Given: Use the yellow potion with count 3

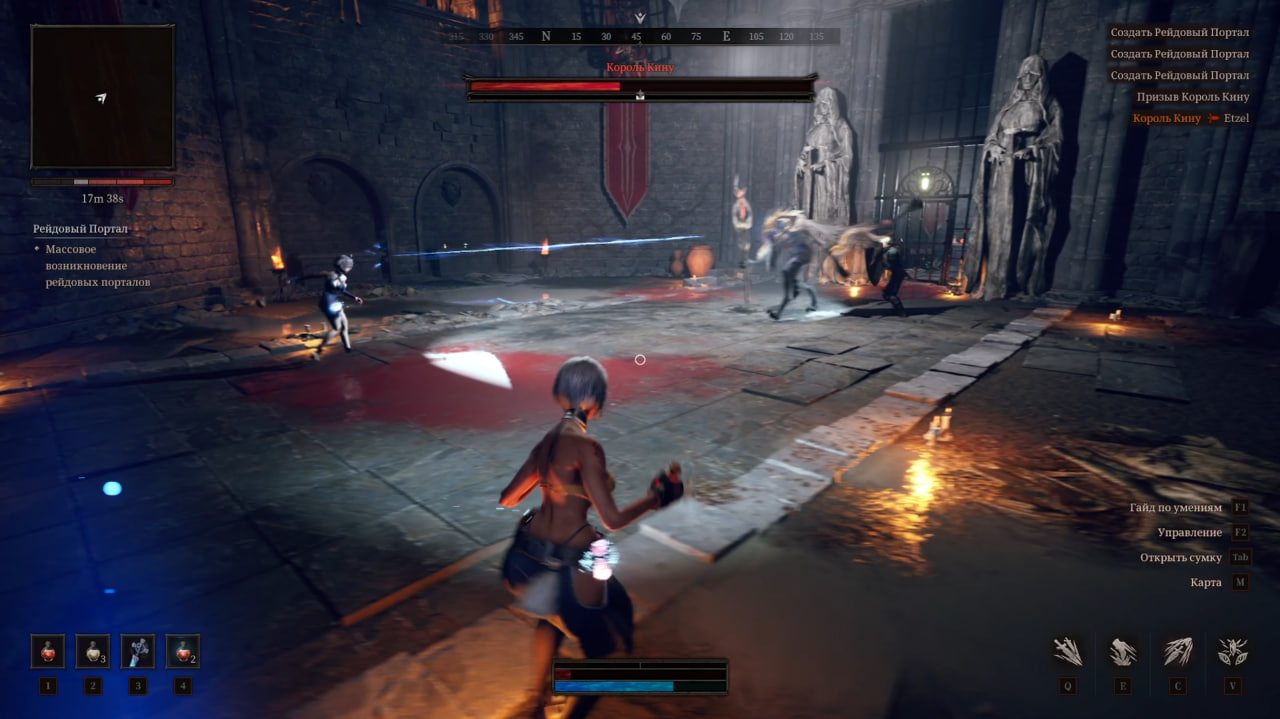Looking at the screenshot, I should tap(93, 651).
